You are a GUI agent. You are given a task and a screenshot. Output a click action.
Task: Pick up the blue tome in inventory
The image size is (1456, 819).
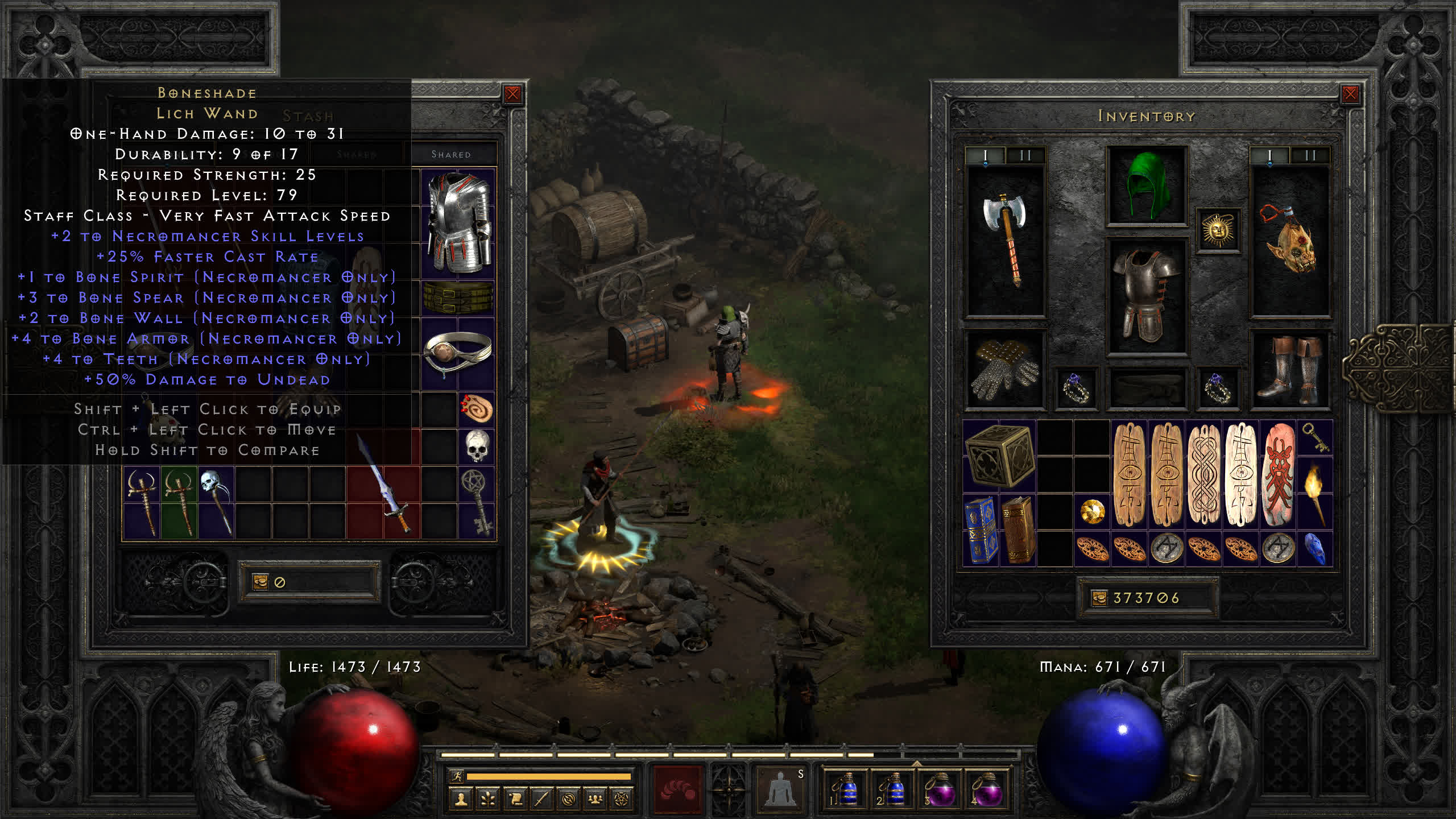point(981,530)
